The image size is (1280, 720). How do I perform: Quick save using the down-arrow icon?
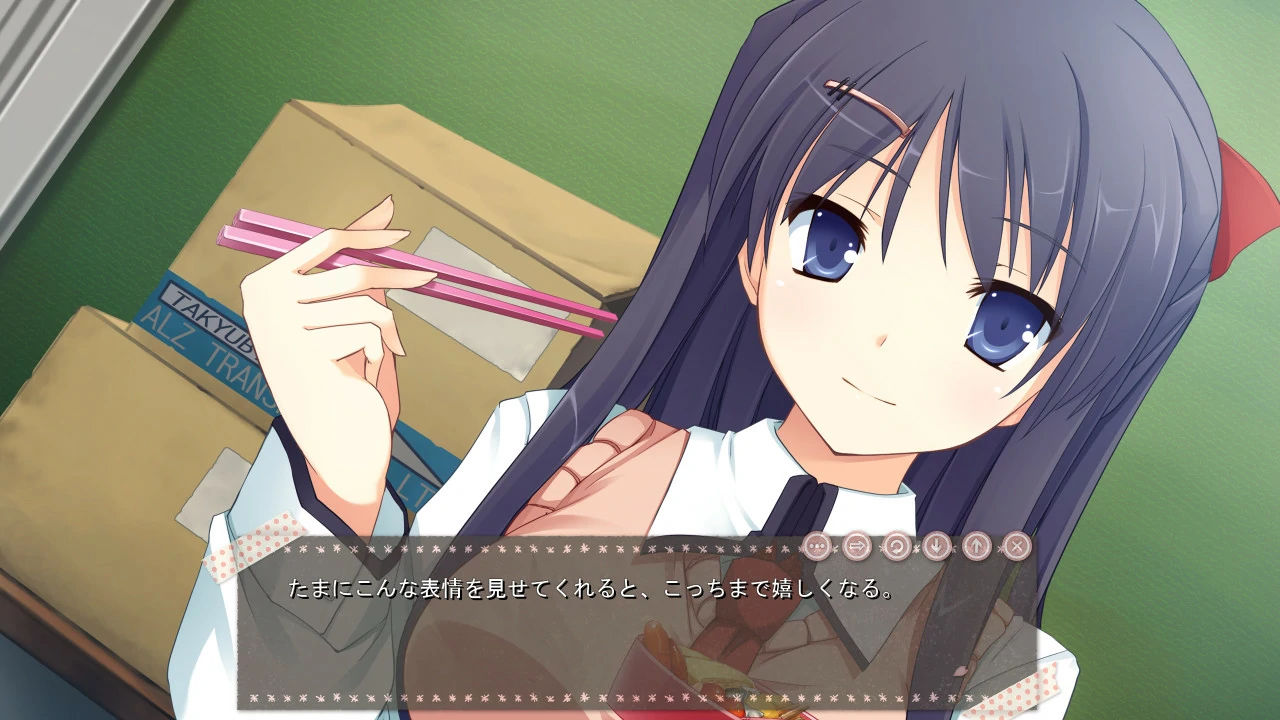[938, 545]
